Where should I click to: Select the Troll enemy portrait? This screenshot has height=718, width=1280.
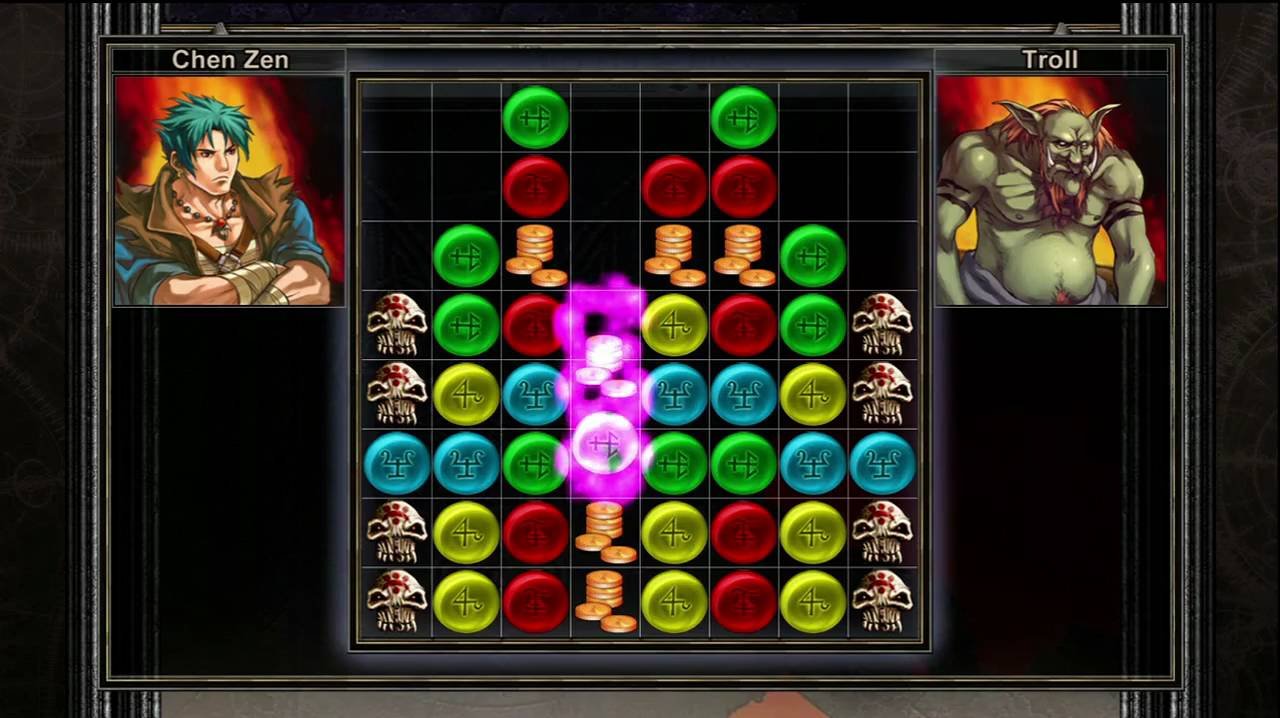[1050, 190]
